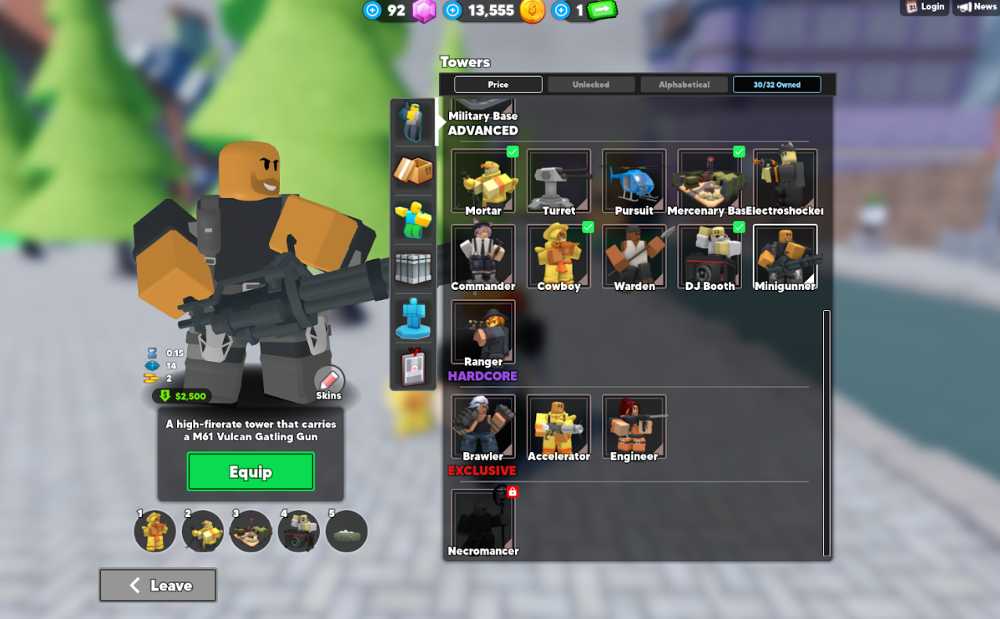Select the Commander tower
The image size is (1000, 619).
(x=483, y=255)
